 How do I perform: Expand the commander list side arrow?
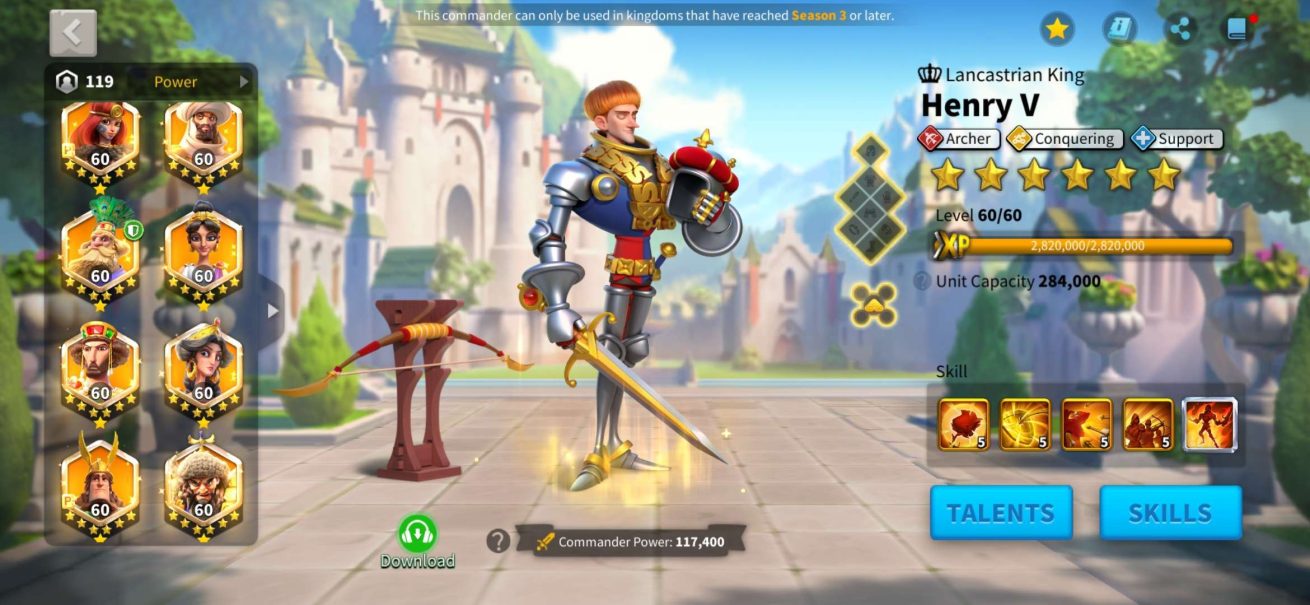click(271, 310)
